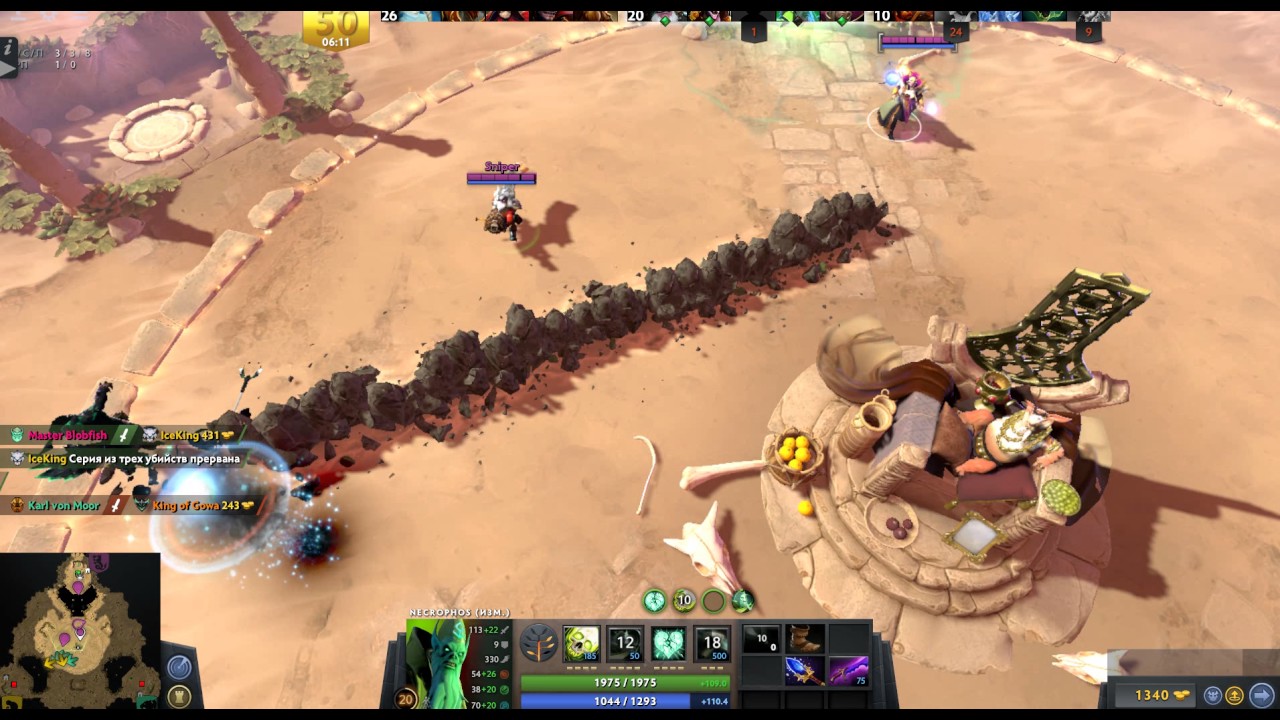1280x720 pixels.
Task: Open the shop via gold counter
Action: [1151, 695]
